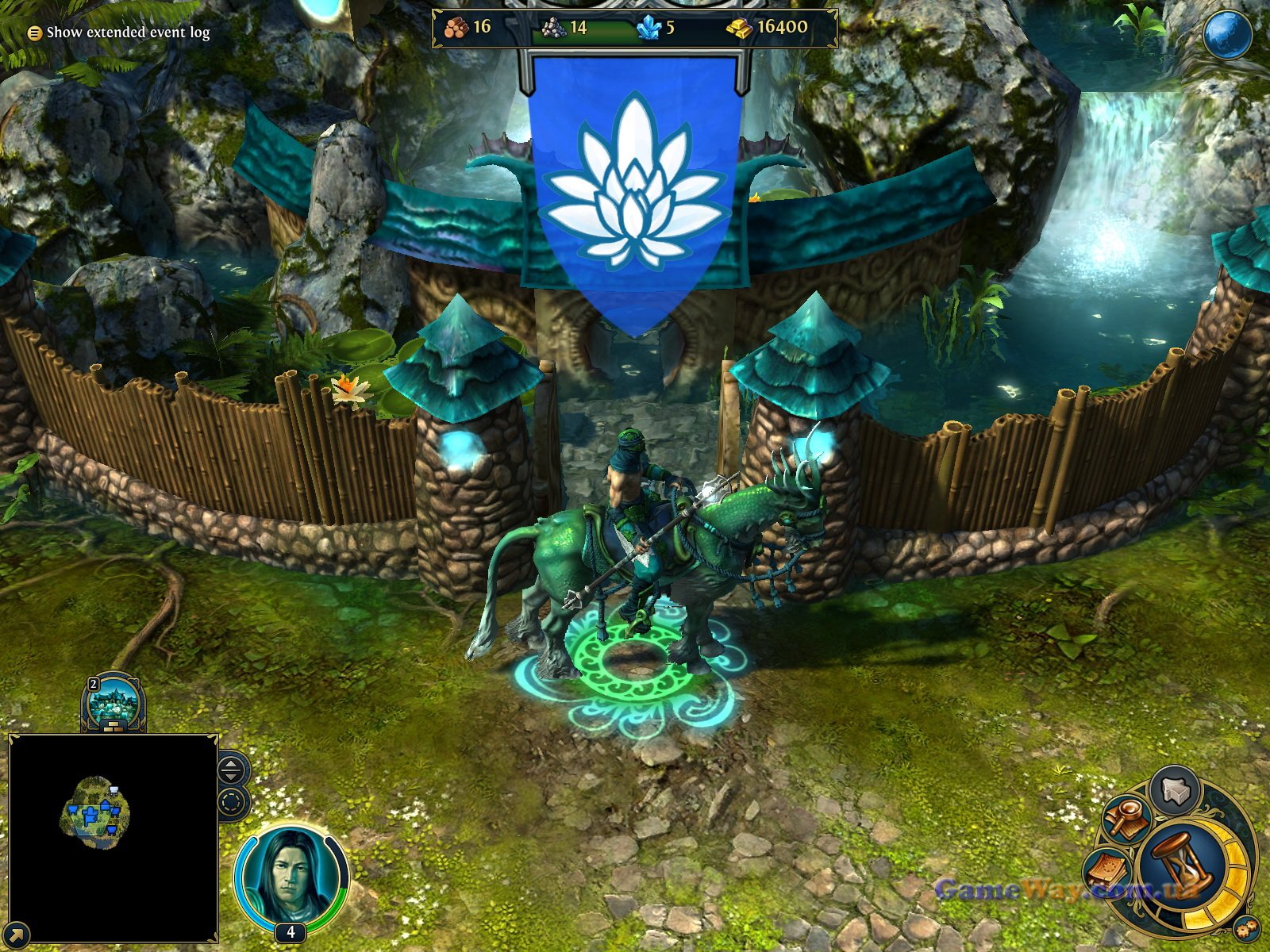Open the spellbook icon
The image size is (1270, 952).
(x=1109, y=871)
